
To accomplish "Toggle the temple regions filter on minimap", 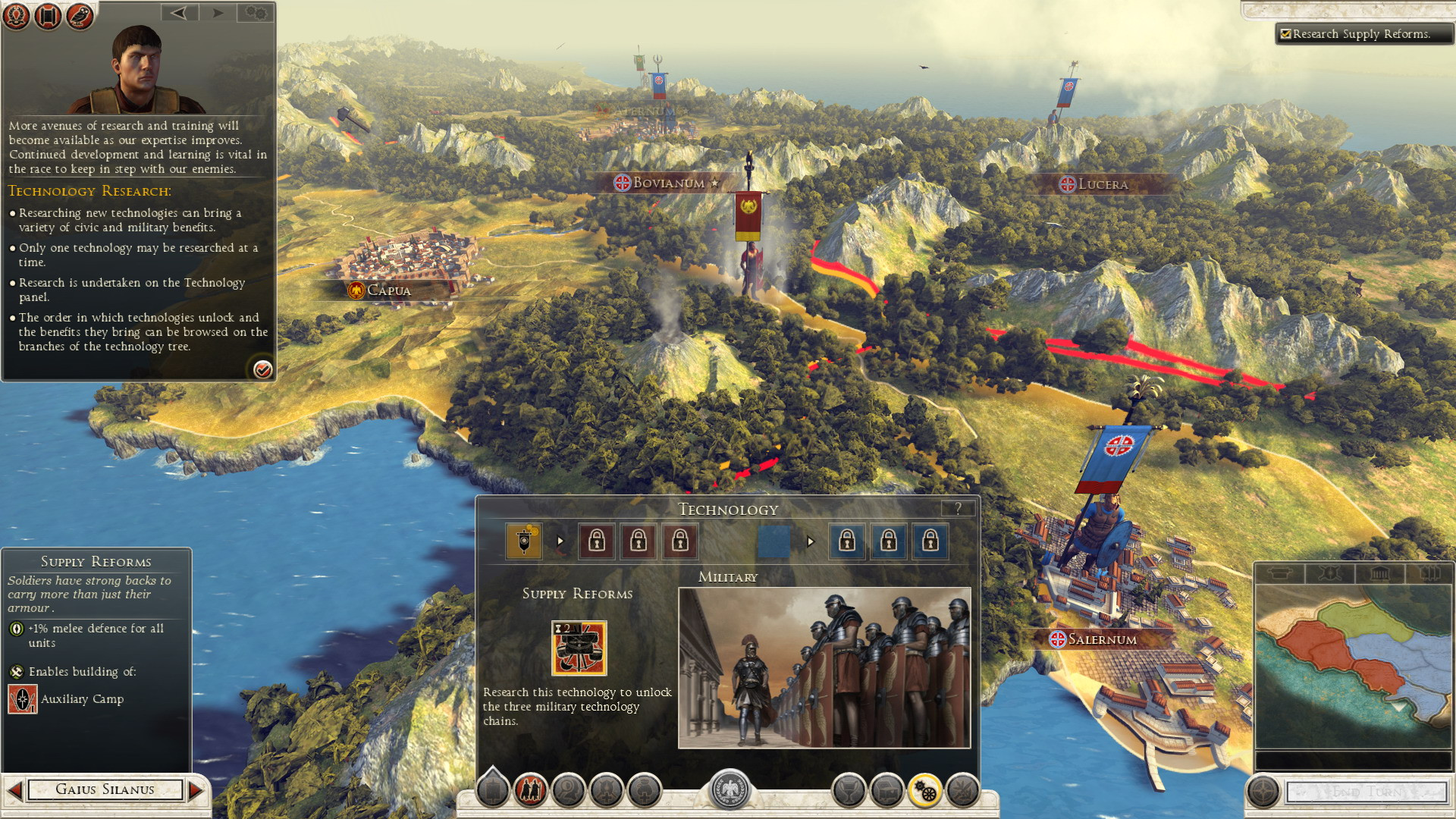I will coord(1380,574).
